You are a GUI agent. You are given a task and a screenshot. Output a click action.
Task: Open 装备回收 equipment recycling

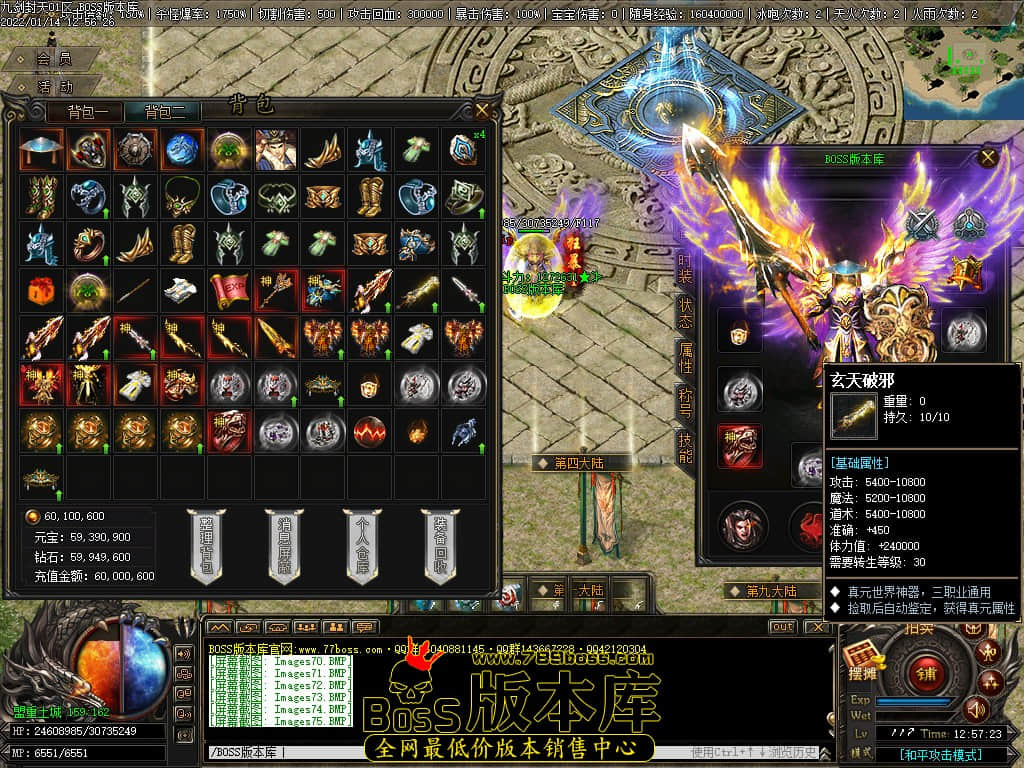[x=440, y=545]
